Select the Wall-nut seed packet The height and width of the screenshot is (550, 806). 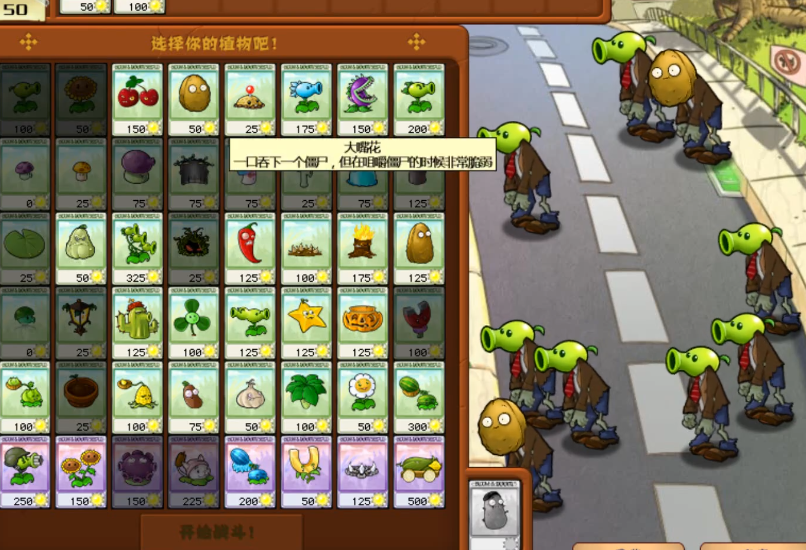coord(194,99)
